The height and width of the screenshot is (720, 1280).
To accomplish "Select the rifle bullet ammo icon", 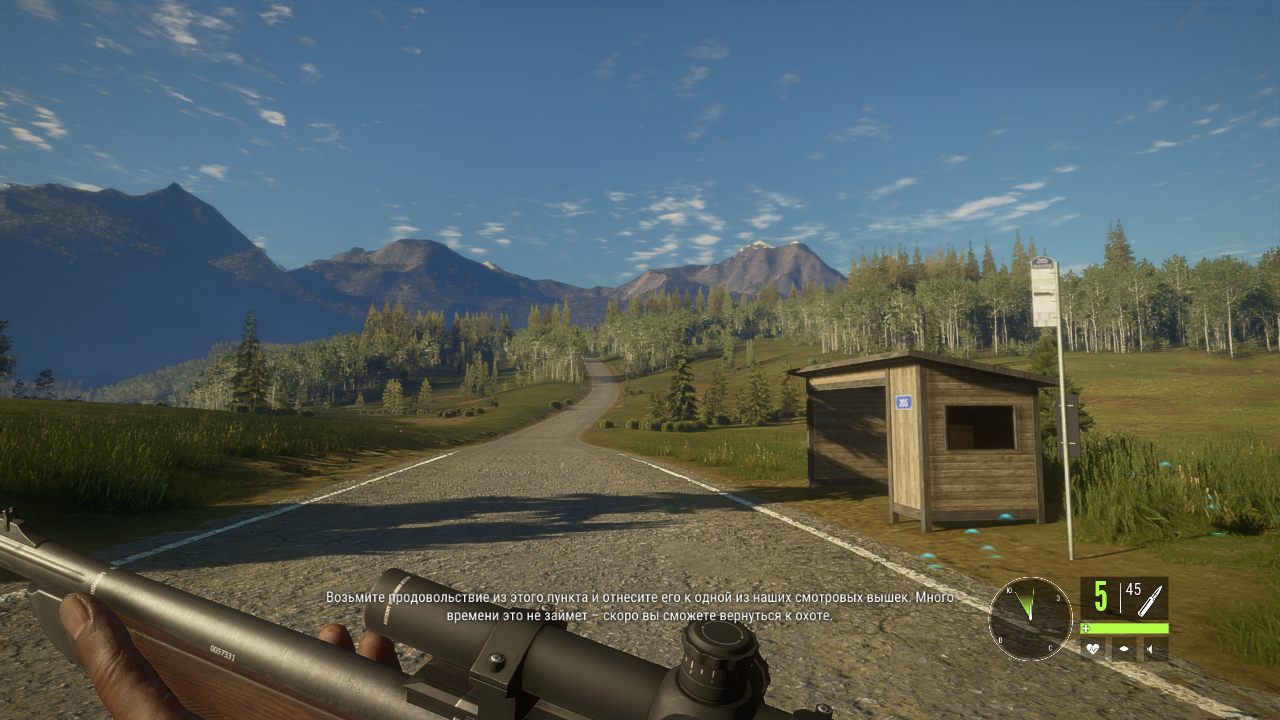I will (x=1149, y=599).
